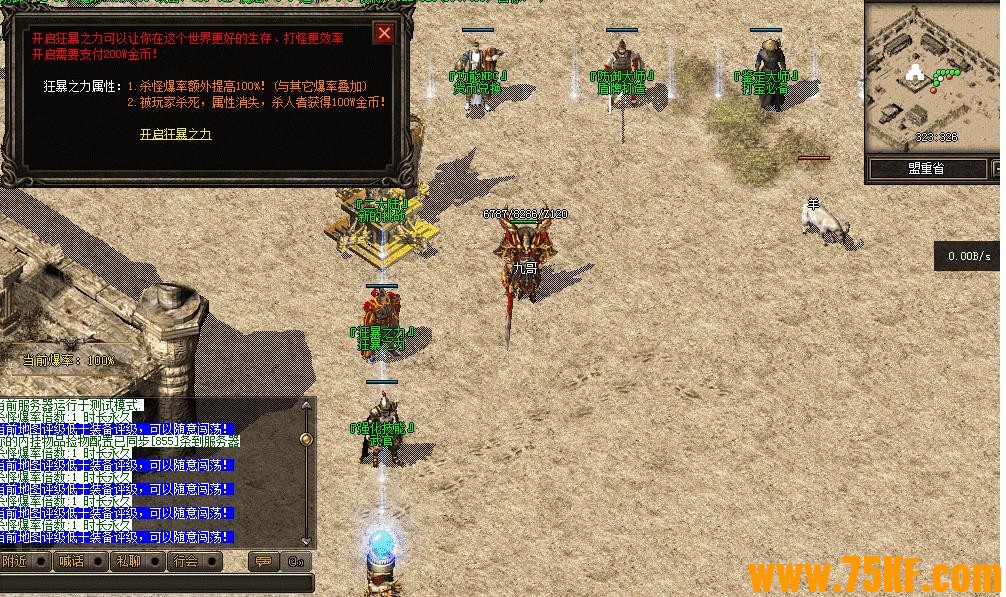The height and width of the screenshot is (597, 1006).
Task: Click the @ mention chat button
Action: click(295, 561)
